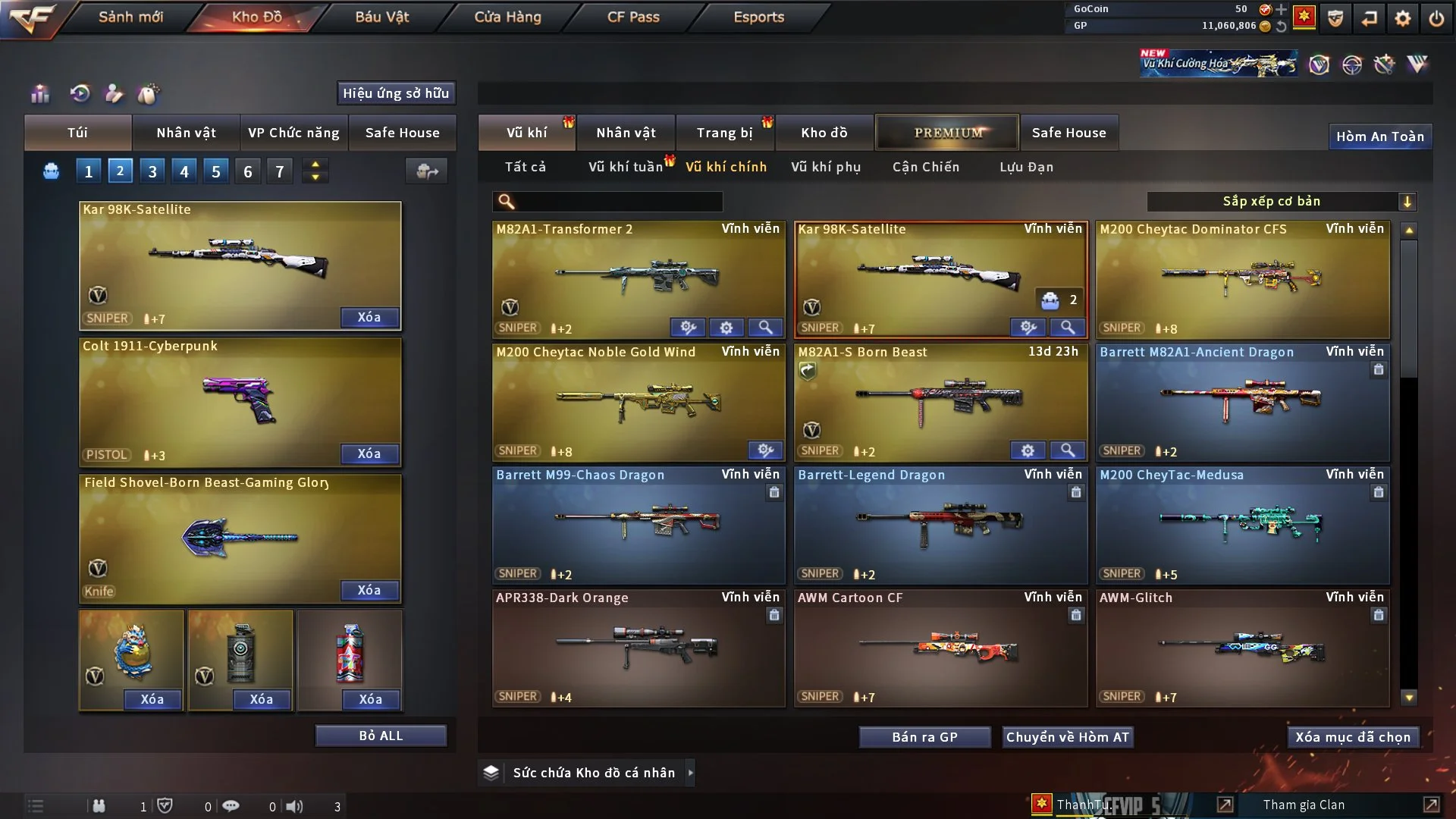
Task: Switch to the Nhân vật bag tab
Action: [186, 133]
